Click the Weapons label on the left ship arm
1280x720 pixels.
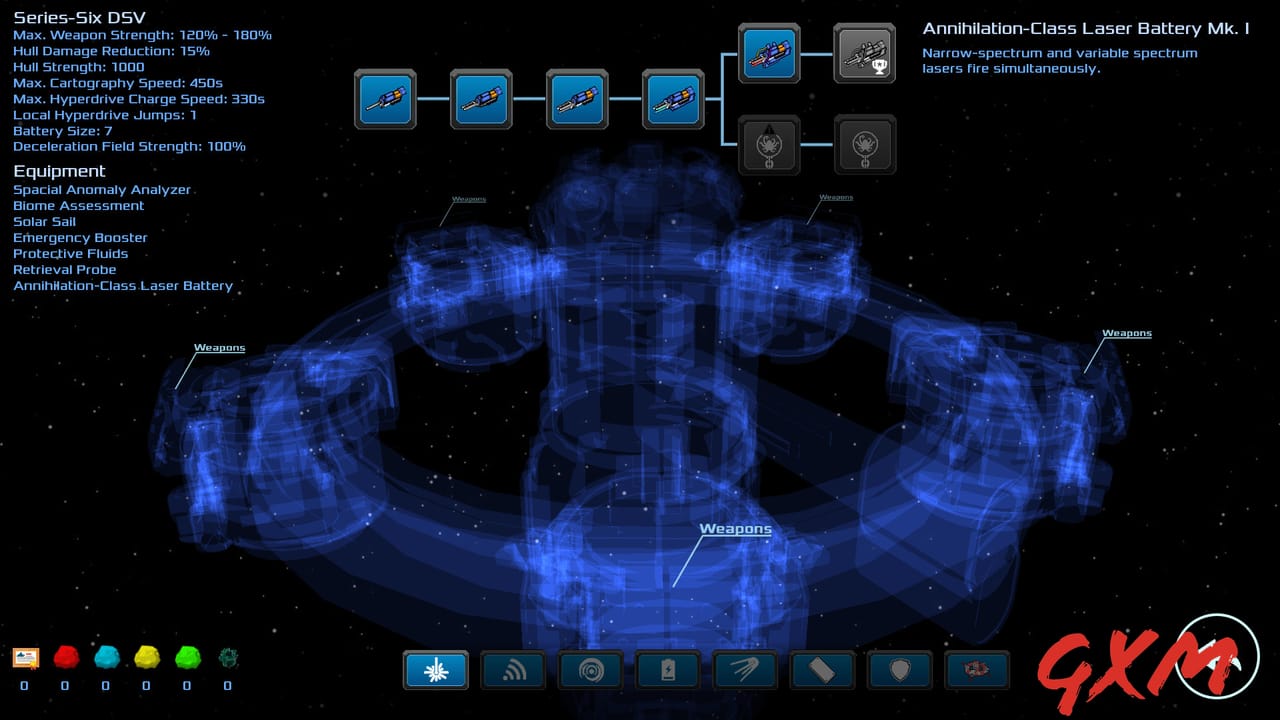(218, 347)
